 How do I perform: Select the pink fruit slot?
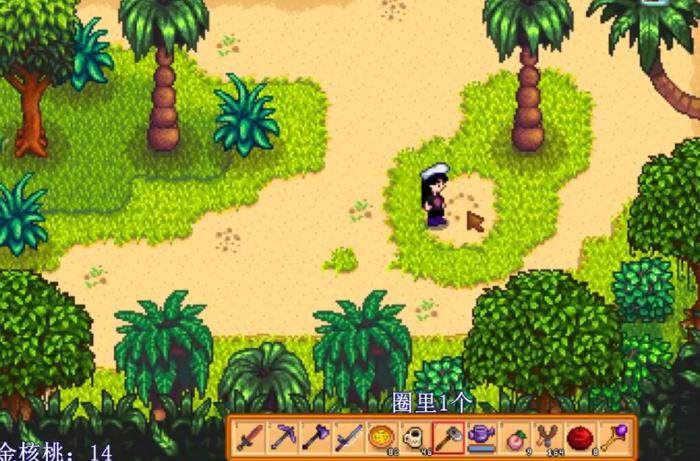[514, 438]
